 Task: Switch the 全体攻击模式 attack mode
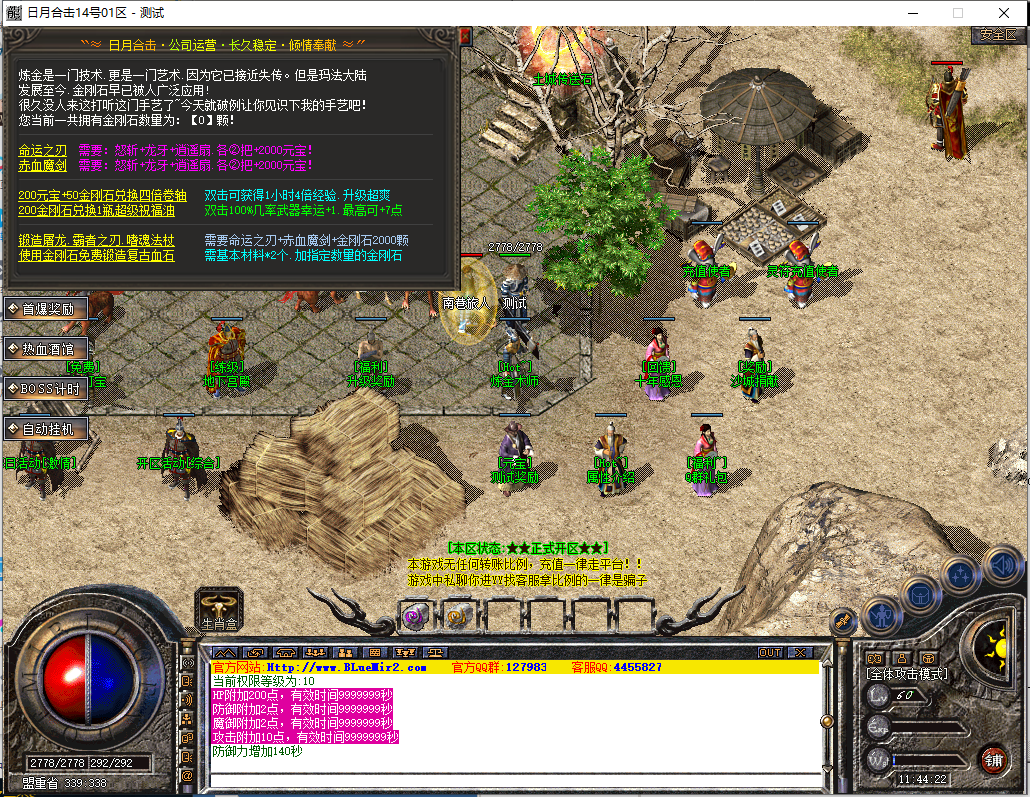coord(907,675)
